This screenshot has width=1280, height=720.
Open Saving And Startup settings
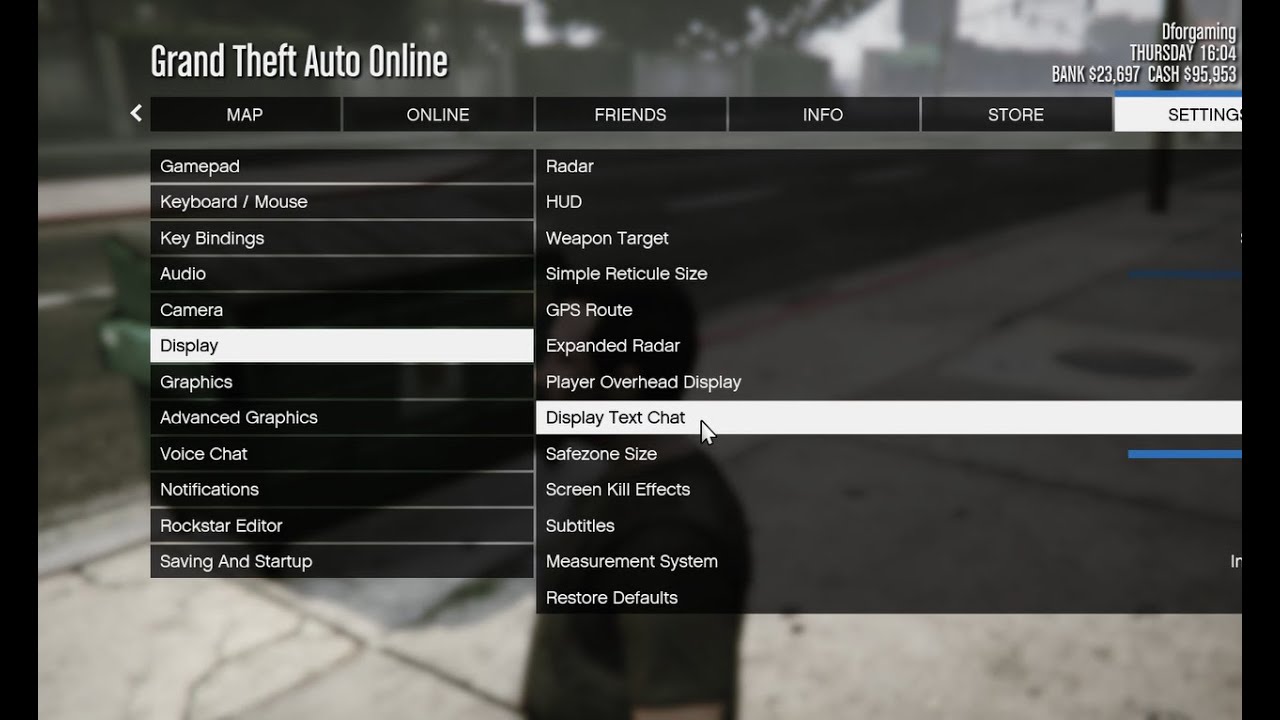point(341,562)
